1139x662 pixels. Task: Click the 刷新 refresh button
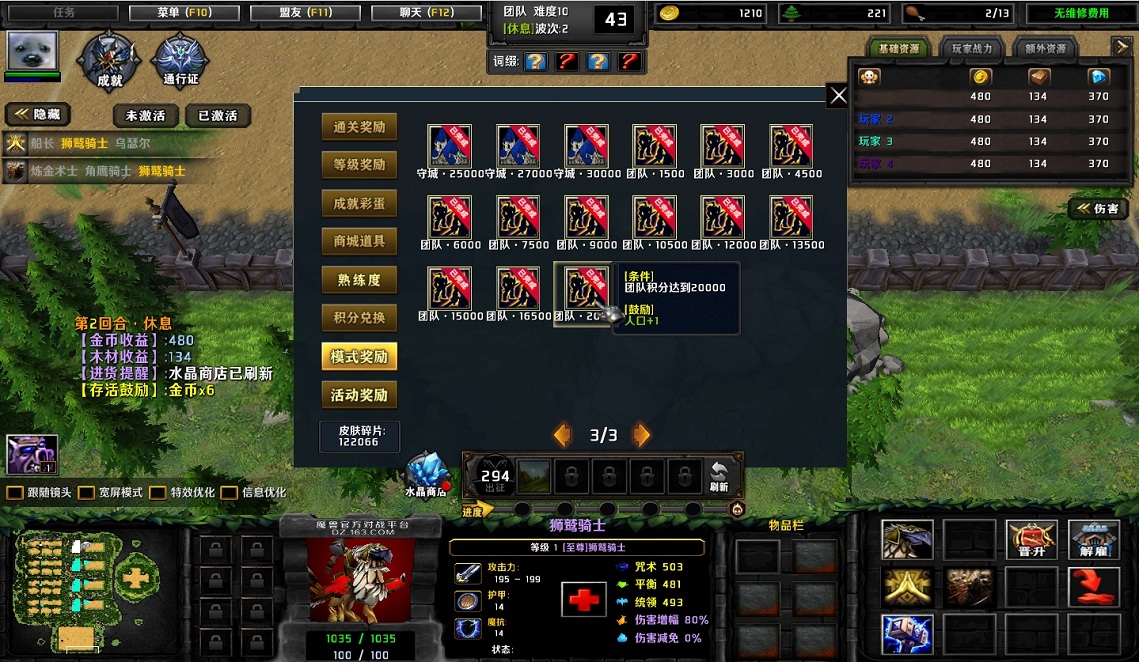pos(718,477)
